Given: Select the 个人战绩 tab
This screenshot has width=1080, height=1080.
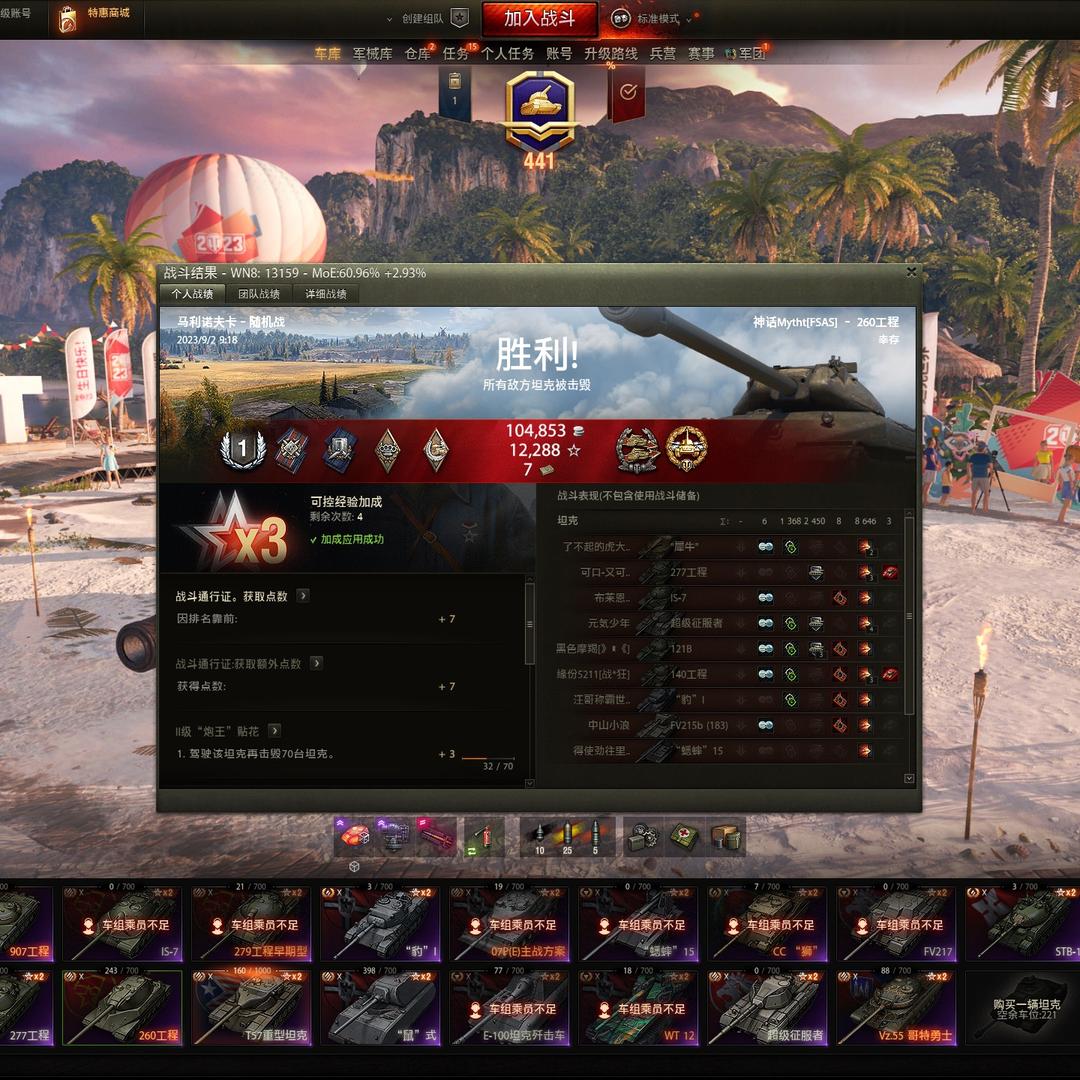Looking at the screenshot, I should coord(192,294).
